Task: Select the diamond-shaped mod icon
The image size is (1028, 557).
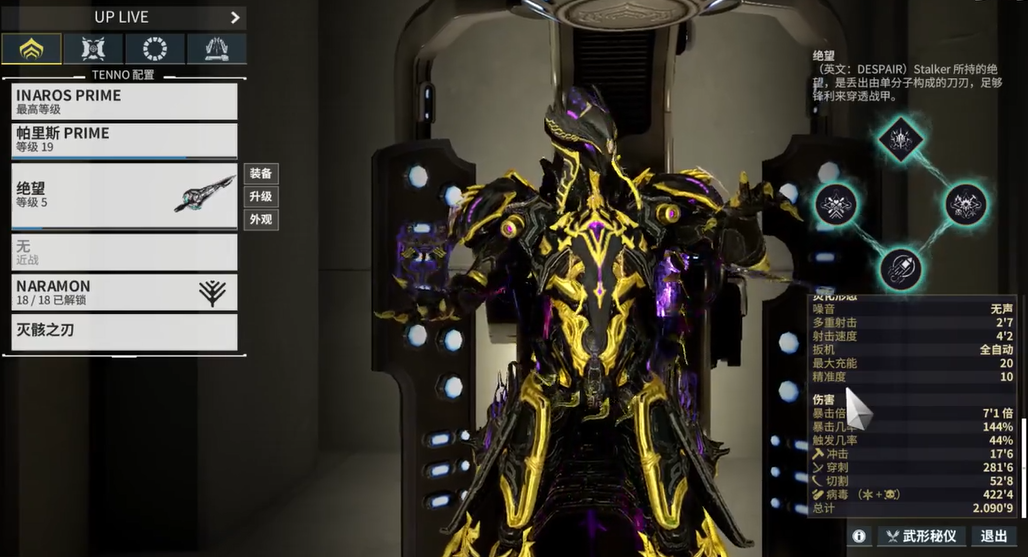Action: pyautogui.click(x=901, y=138)
